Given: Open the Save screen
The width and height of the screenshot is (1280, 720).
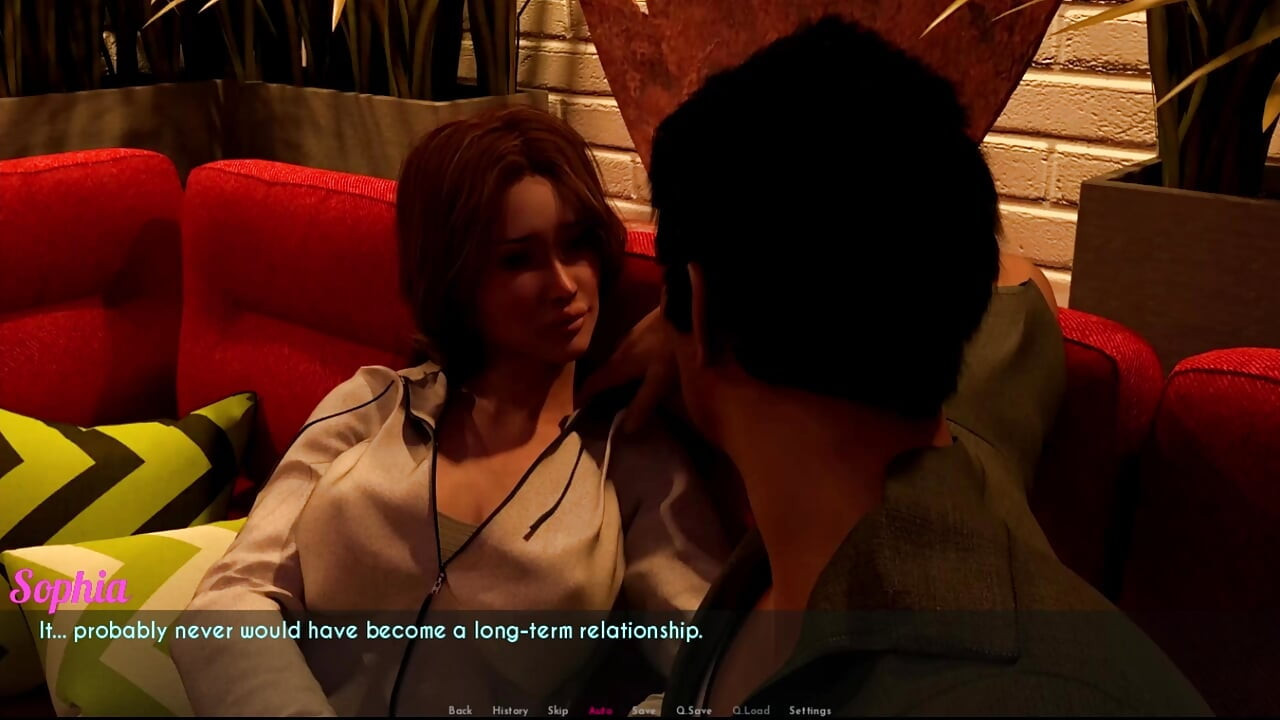Looking at the screenshot, I should point(644,711).
